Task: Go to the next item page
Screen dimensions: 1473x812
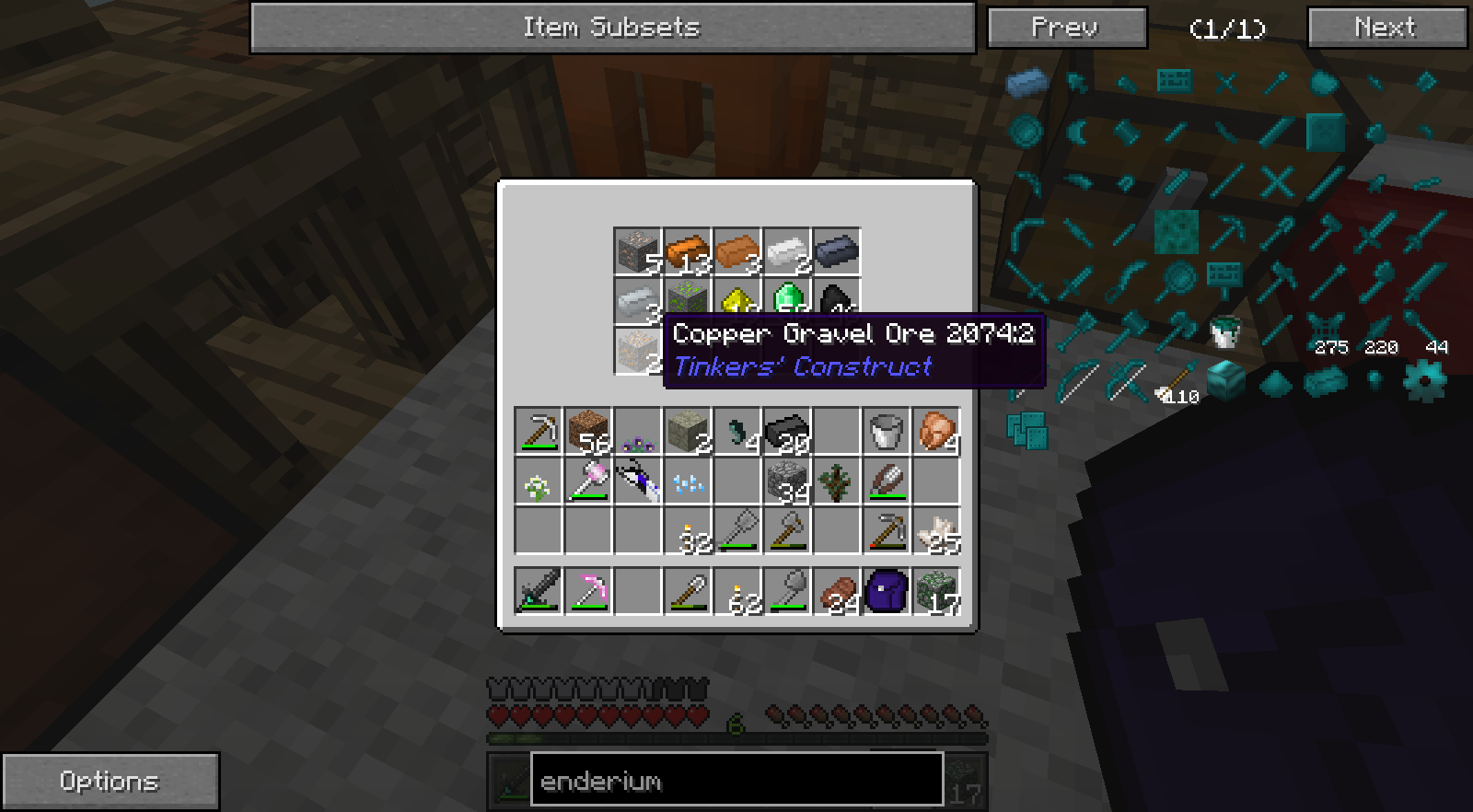Action: click(x=1386, y=28)
